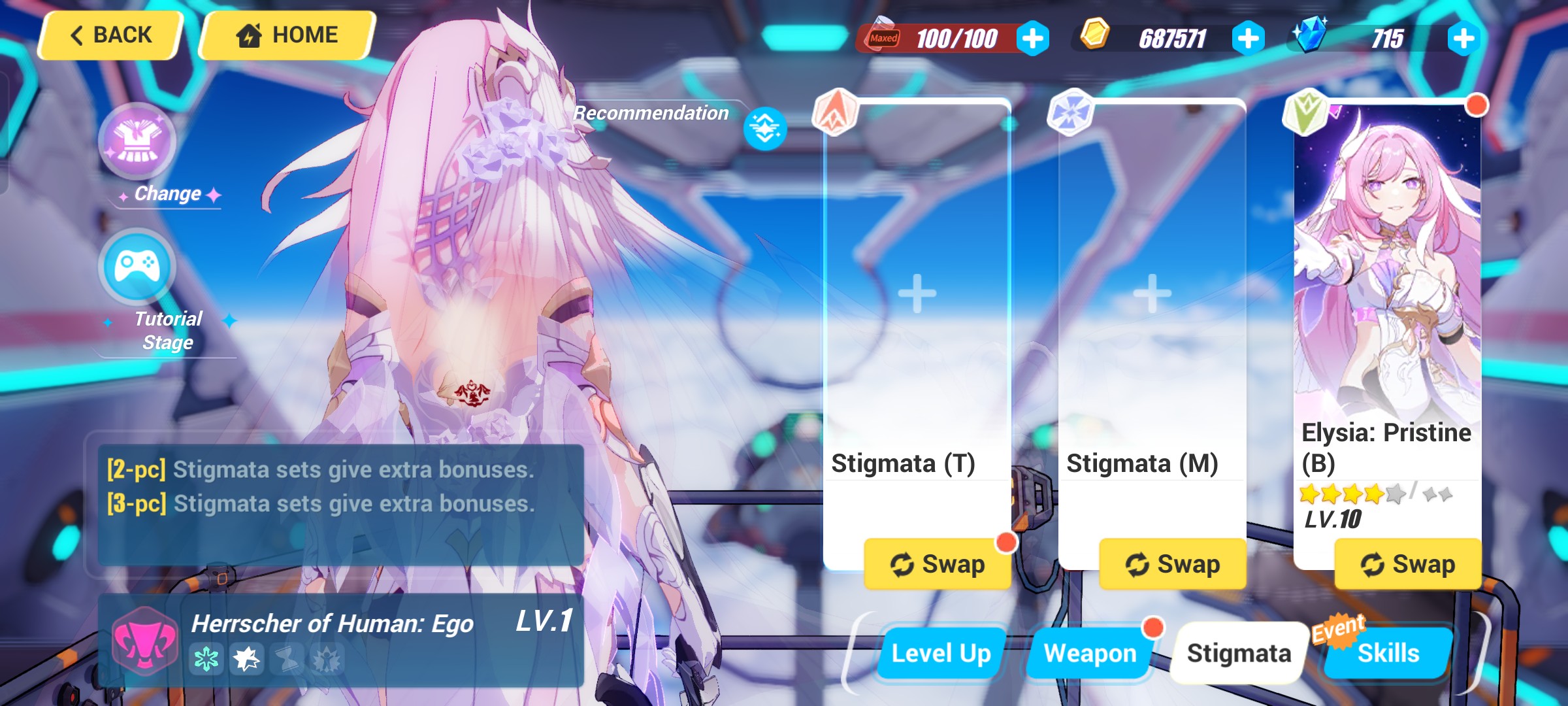Image resolution: width=1568 pixels, height=706 pixels.
Task: Swap the Elysia: Pristine (B) stigmata
Action: tap(1408, 563)
